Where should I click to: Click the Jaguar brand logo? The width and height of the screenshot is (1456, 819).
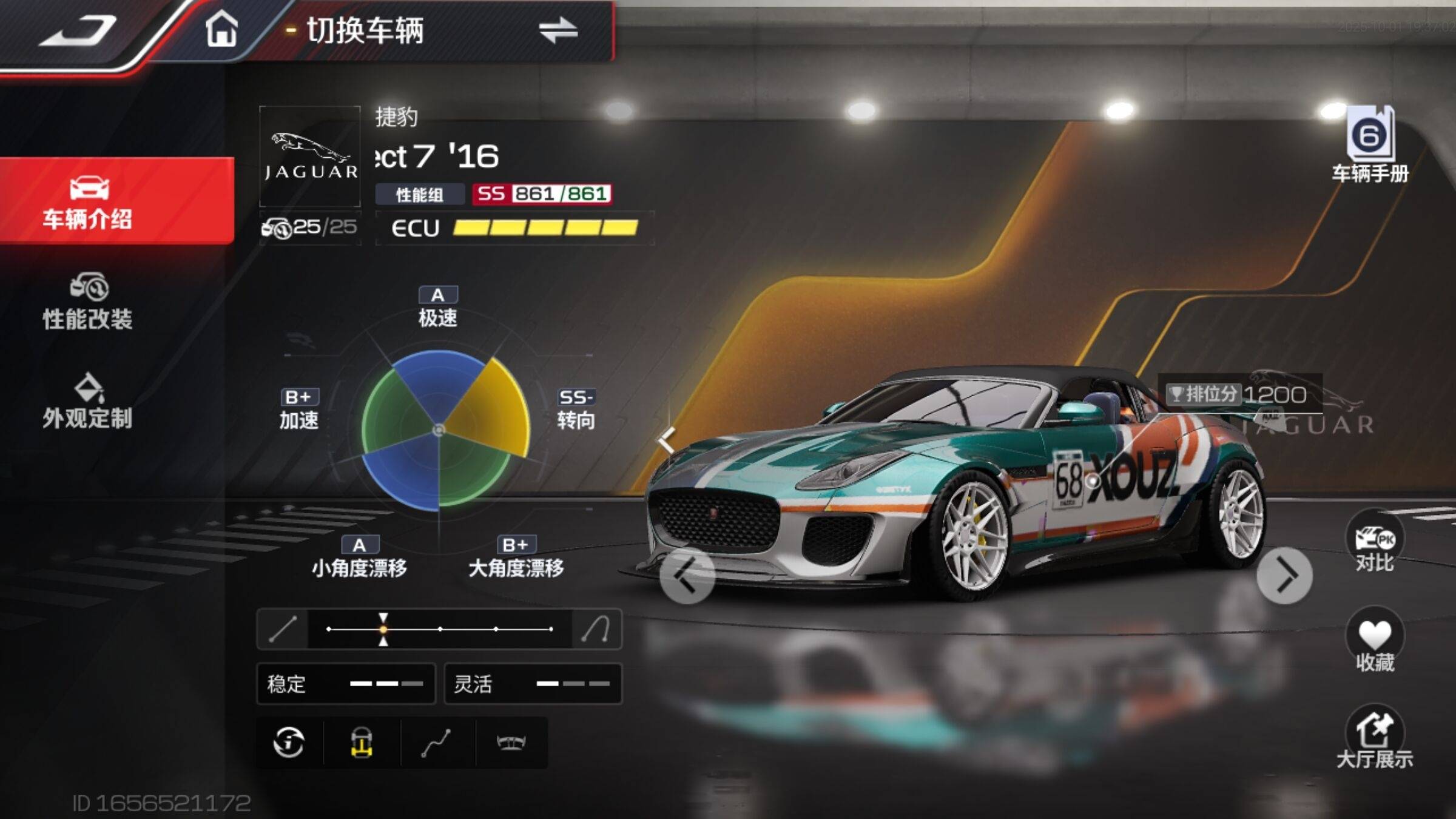pyautogui.click(x=310, y=157)
